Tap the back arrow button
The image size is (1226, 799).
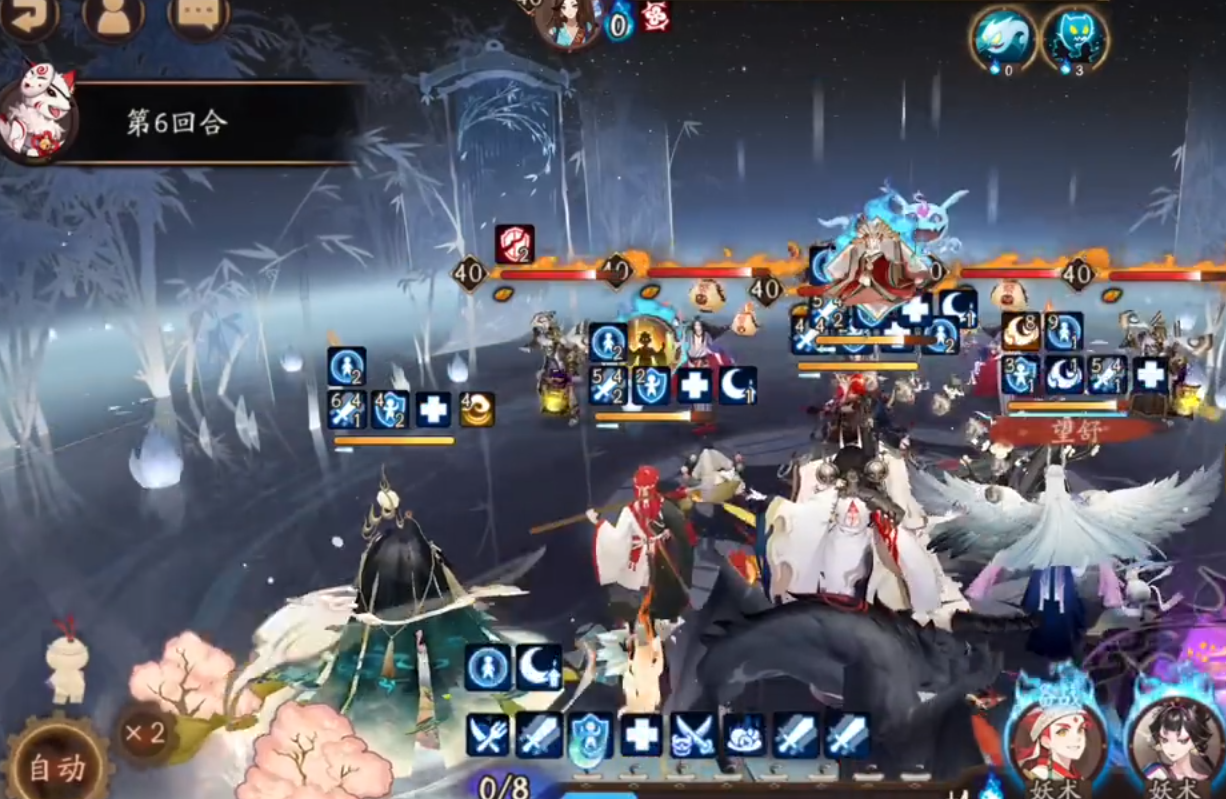28,14
